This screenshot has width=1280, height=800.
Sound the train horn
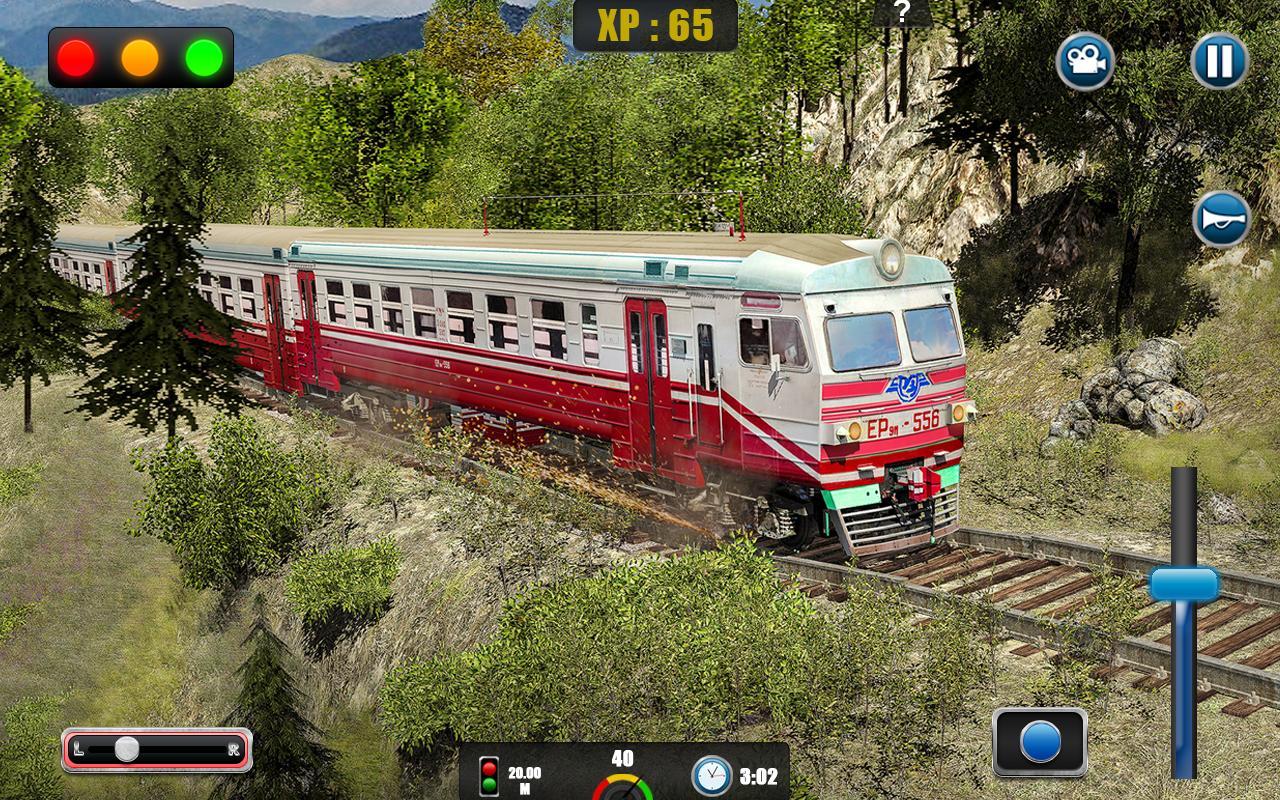1221,218
